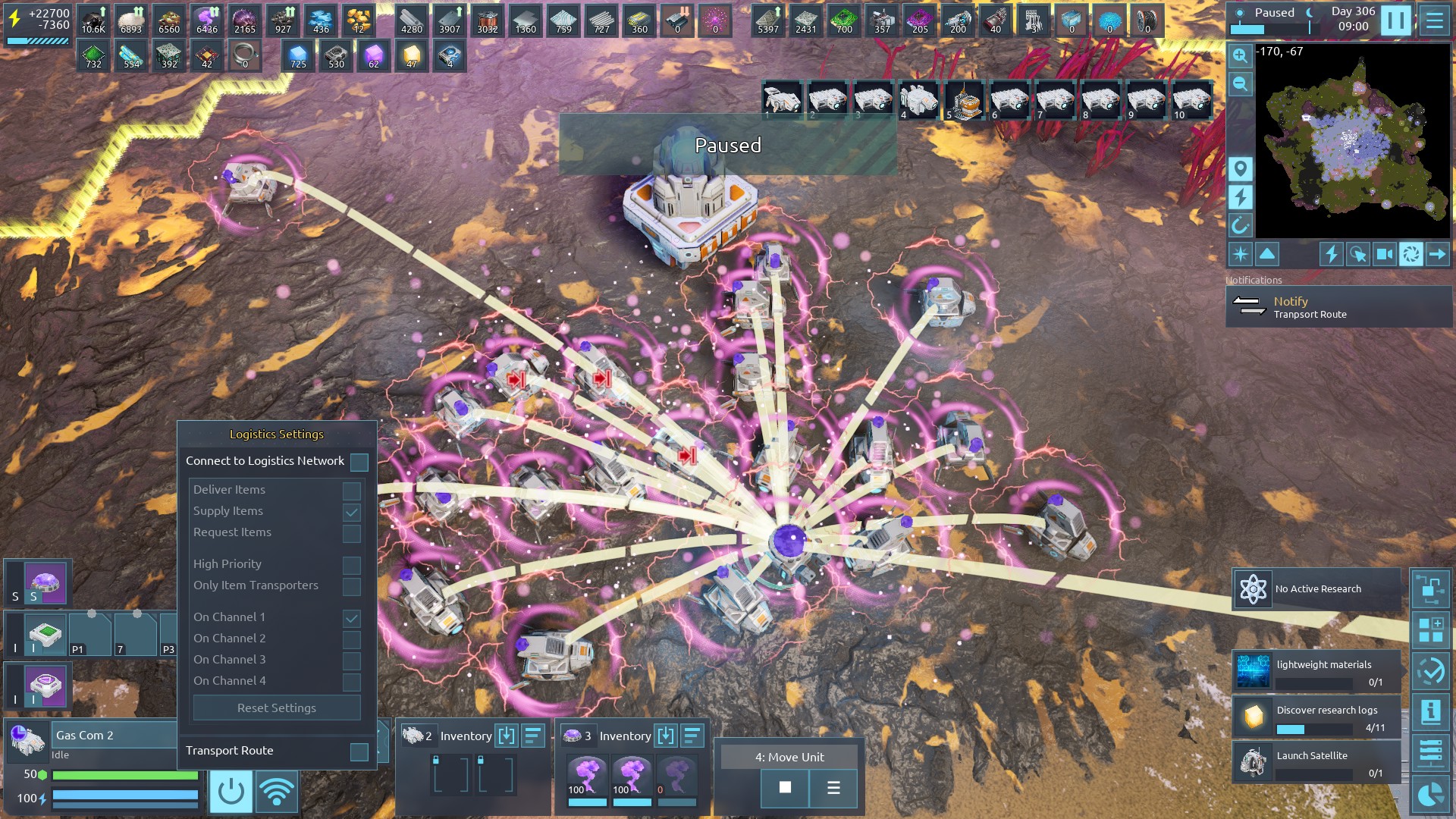Toggle the Transport Route checkbox
The width and height of the screenshot is (1456, 819).
pyautogui.click(x=359, y=752)
